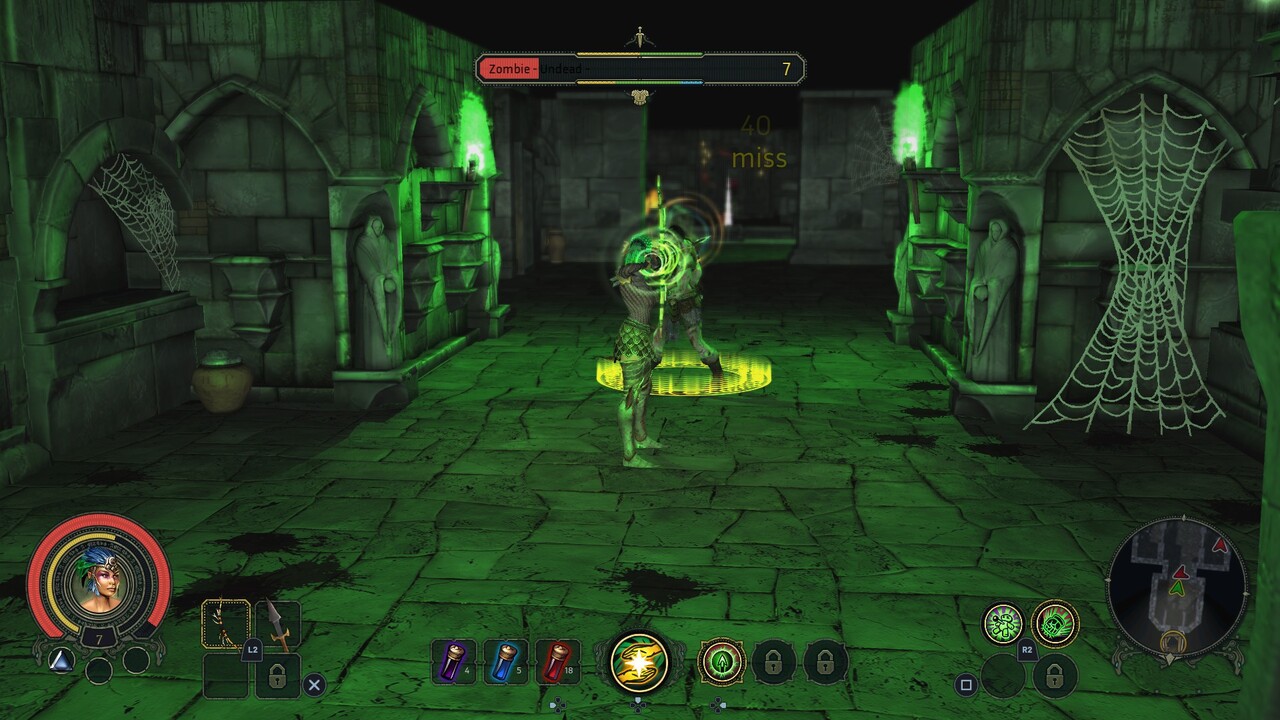Cast the green skull mask ability
Image resolution: width=1280 pixels, height=720 pixels.
(x=1055, y=624)
